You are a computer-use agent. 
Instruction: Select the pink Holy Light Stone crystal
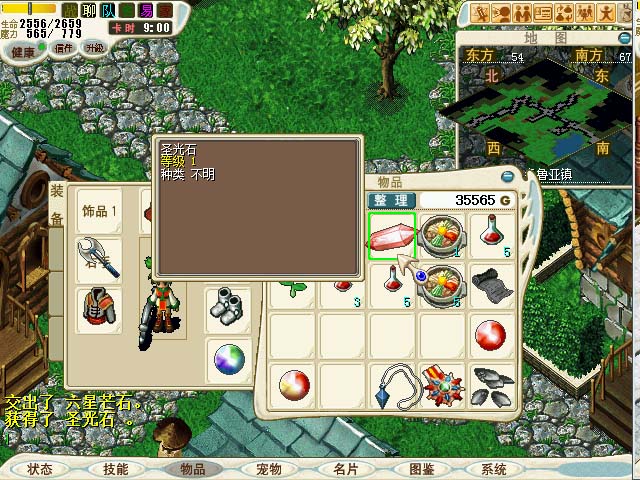coord(392,237)
